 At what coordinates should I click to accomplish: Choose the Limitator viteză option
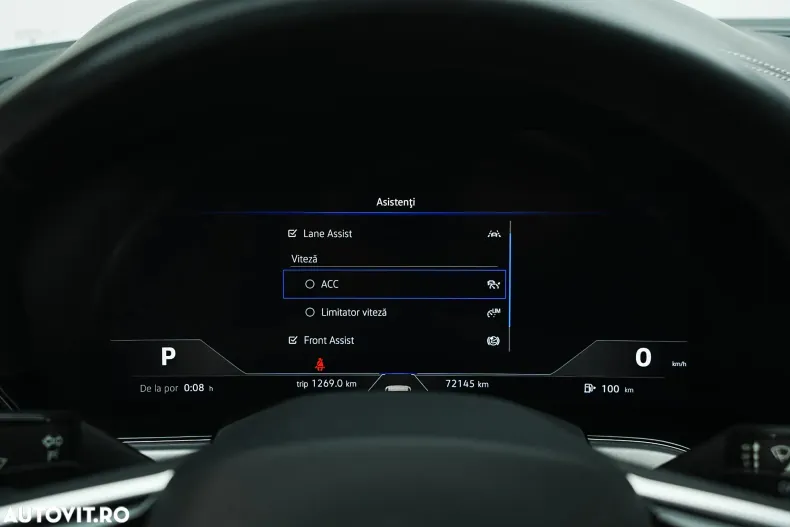point(310,312)
